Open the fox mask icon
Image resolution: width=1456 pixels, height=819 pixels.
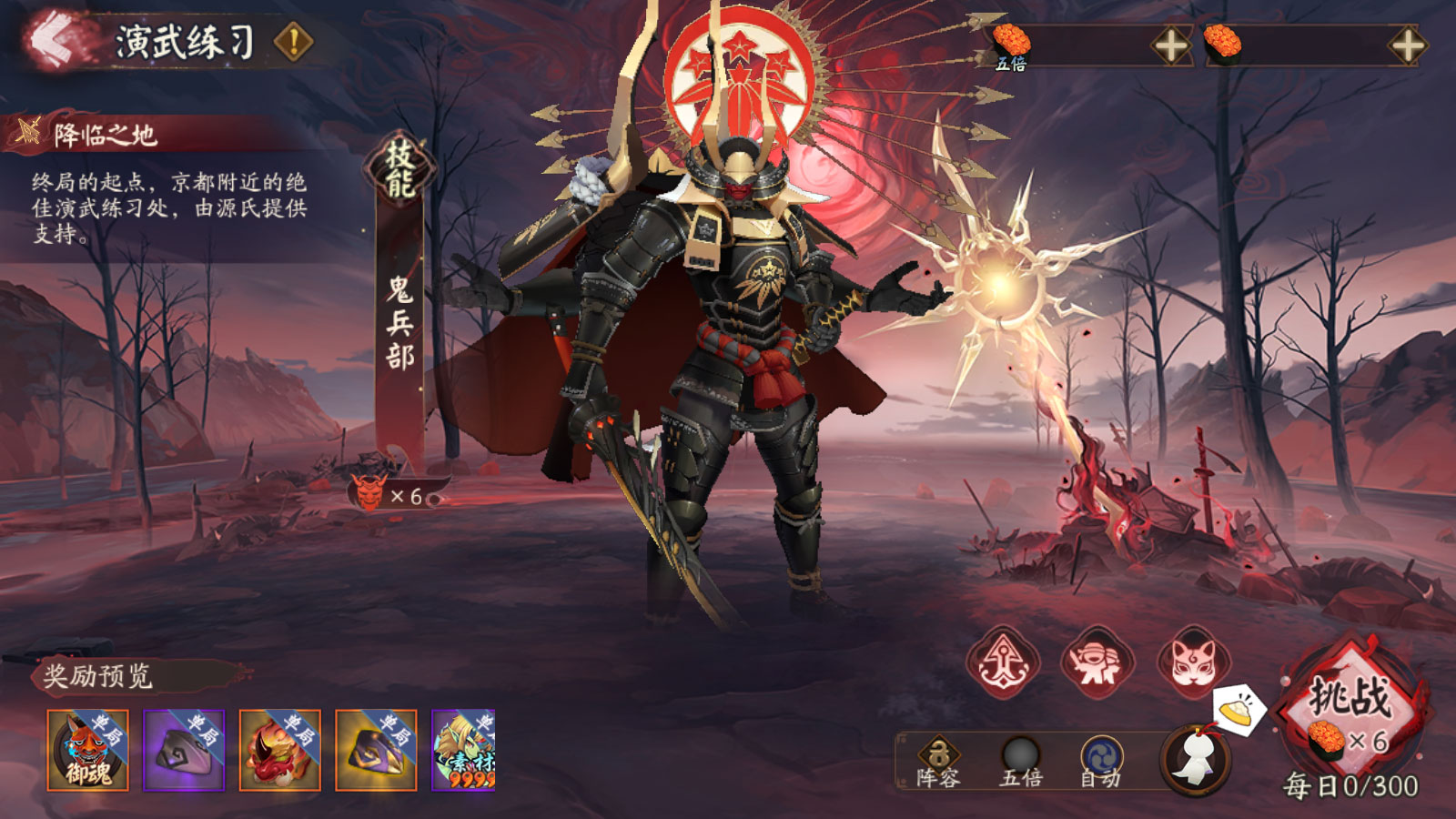click(x=1193, y=662)
